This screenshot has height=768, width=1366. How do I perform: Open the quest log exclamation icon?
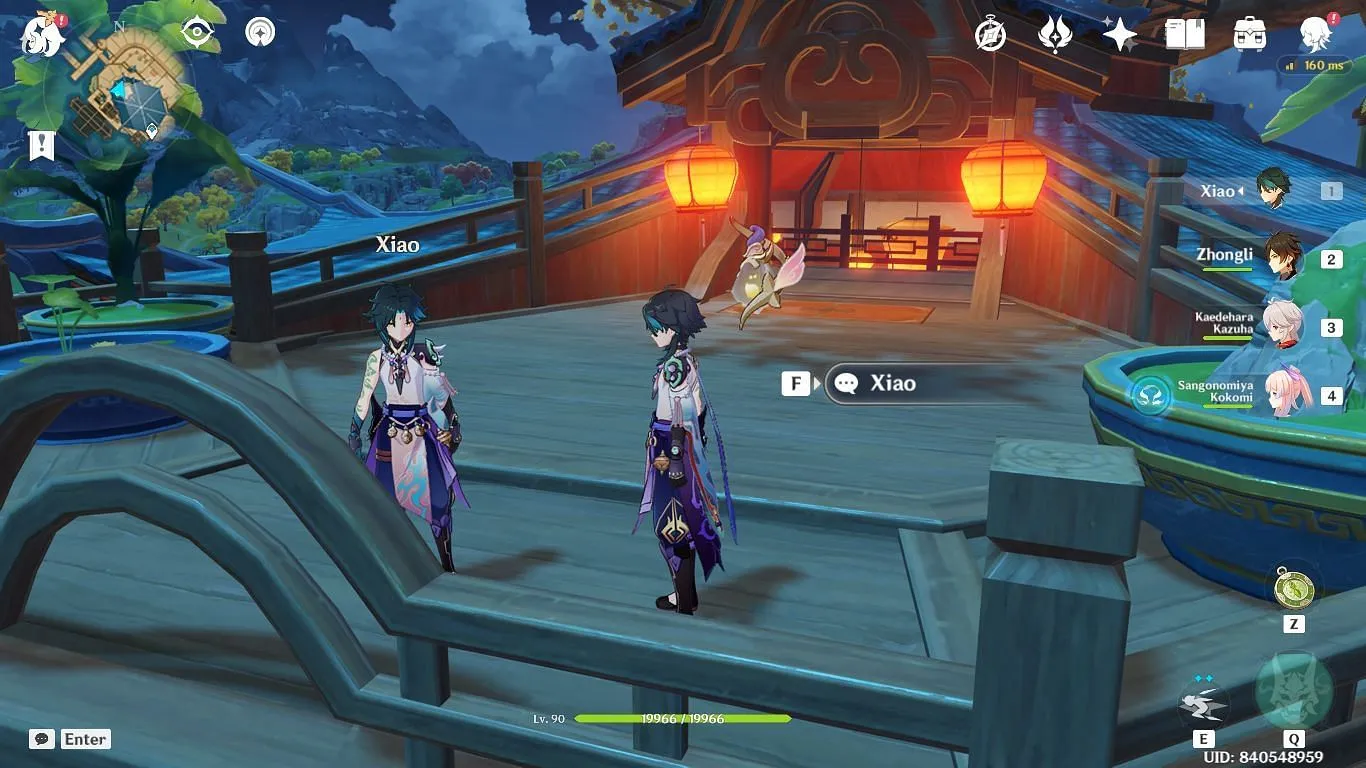coord(41,146)
